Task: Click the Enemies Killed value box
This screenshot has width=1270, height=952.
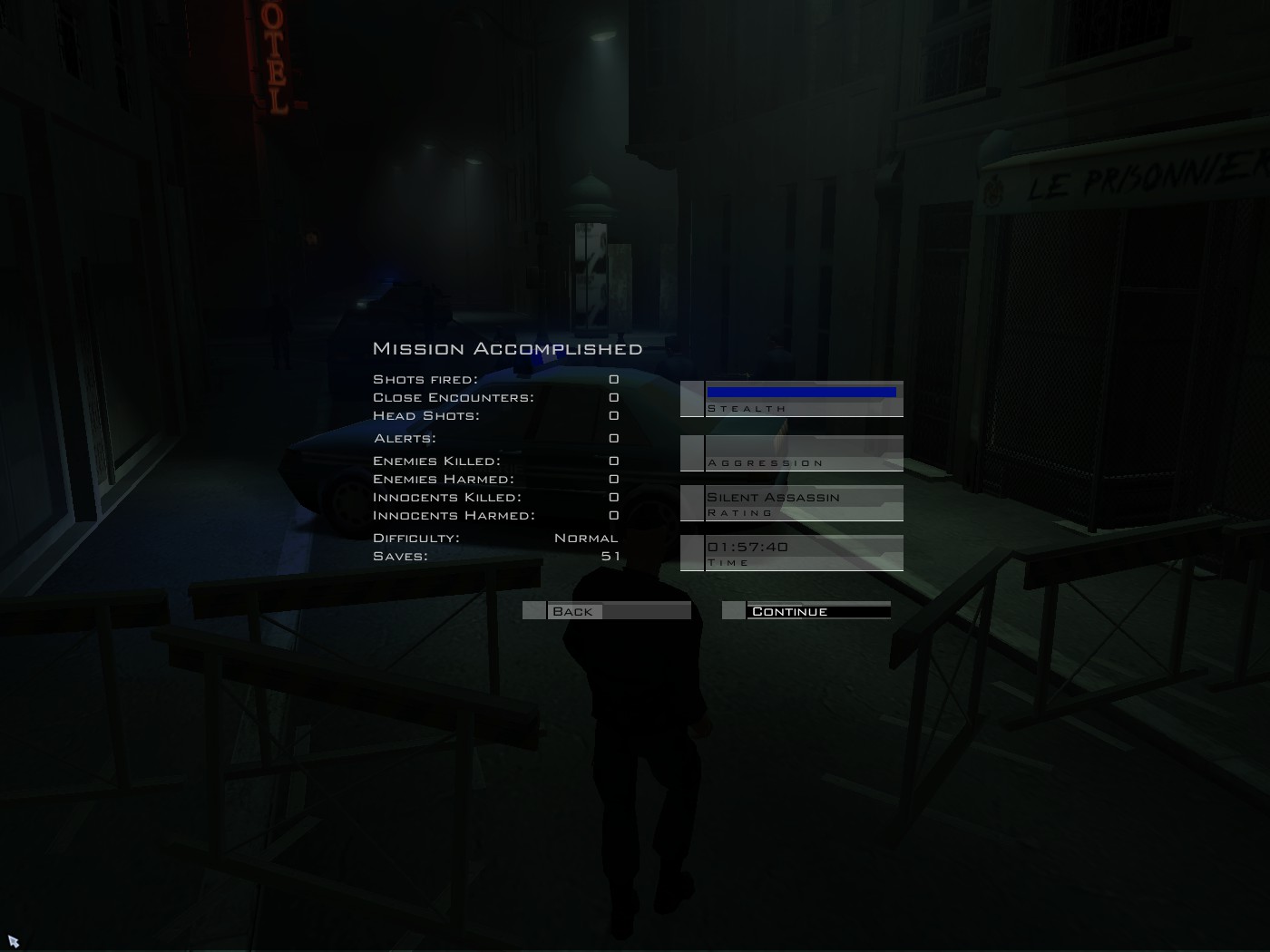Action: tap(615, 461)
